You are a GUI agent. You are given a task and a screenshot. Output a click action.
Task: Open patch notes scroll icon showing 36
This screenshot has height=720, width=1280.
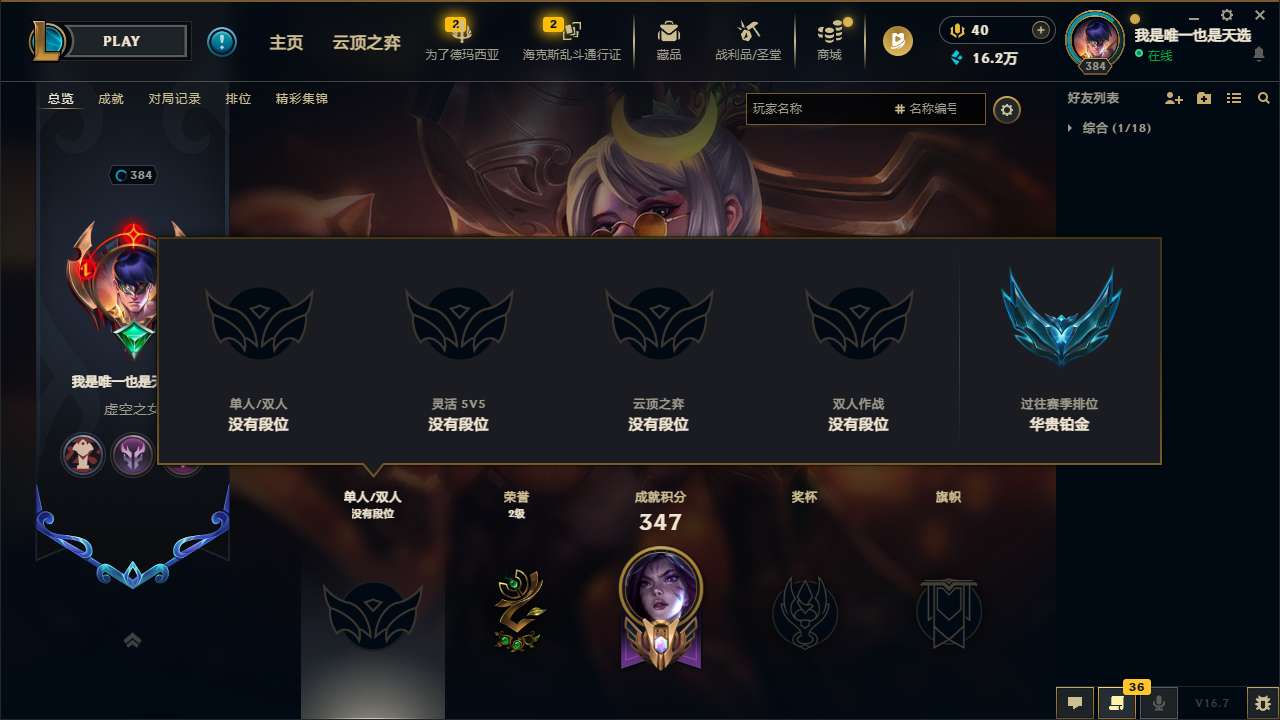pos(1117,703)
